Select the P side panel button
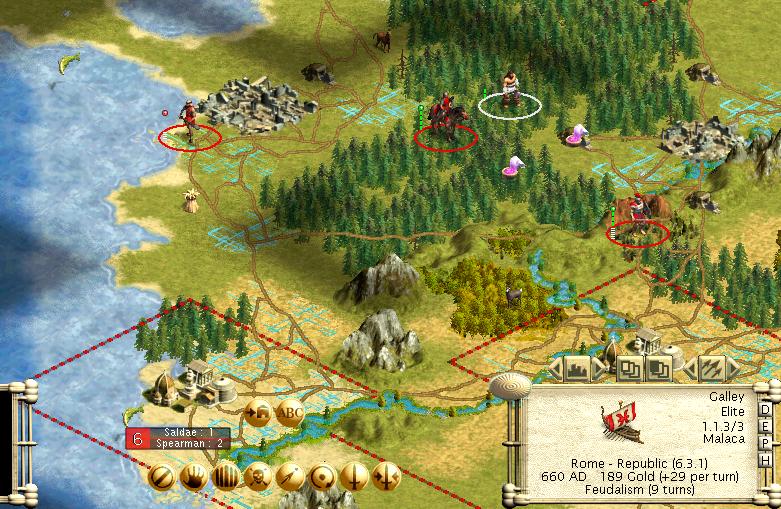Image resolution: width=781 pixels, height=509 pixels. [x=766, y=443]
